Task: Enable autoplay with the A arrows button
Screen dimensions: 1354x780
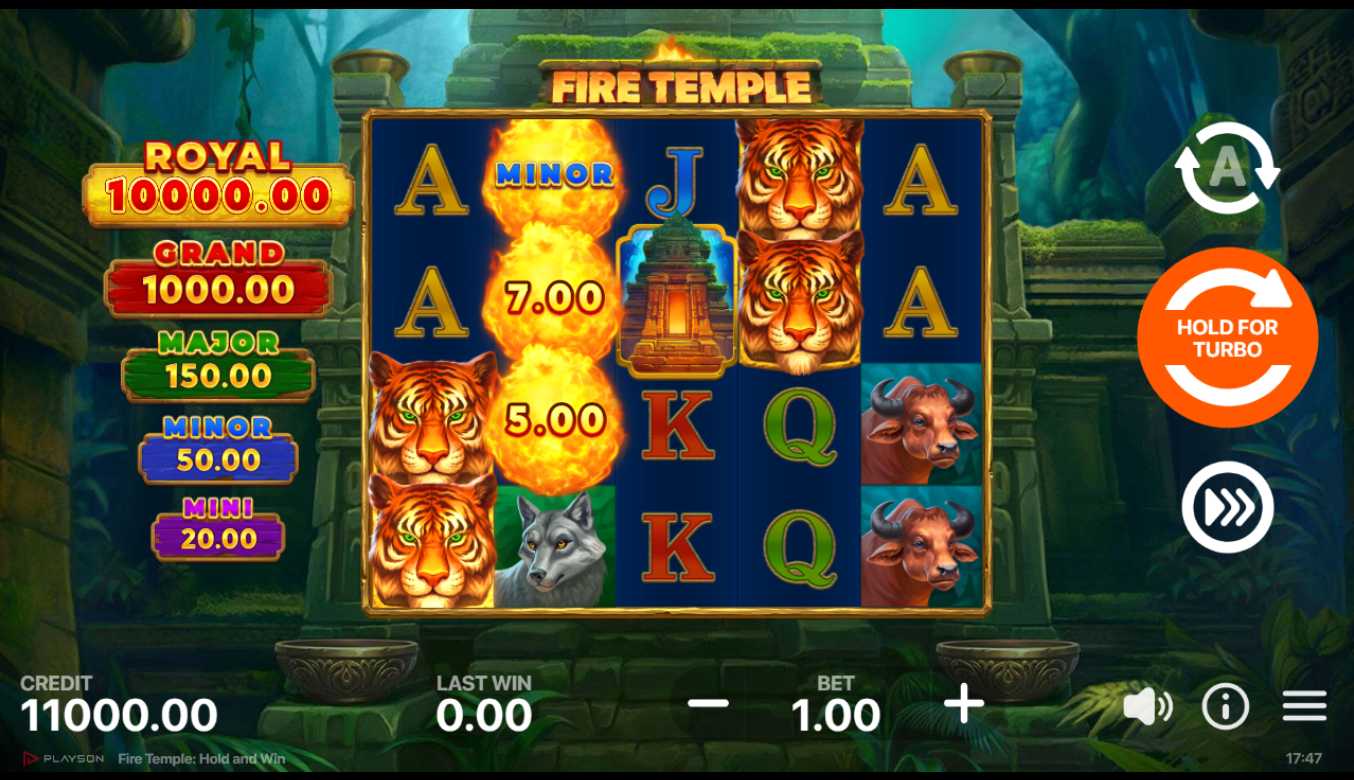Action: (x=1227, y=169)
